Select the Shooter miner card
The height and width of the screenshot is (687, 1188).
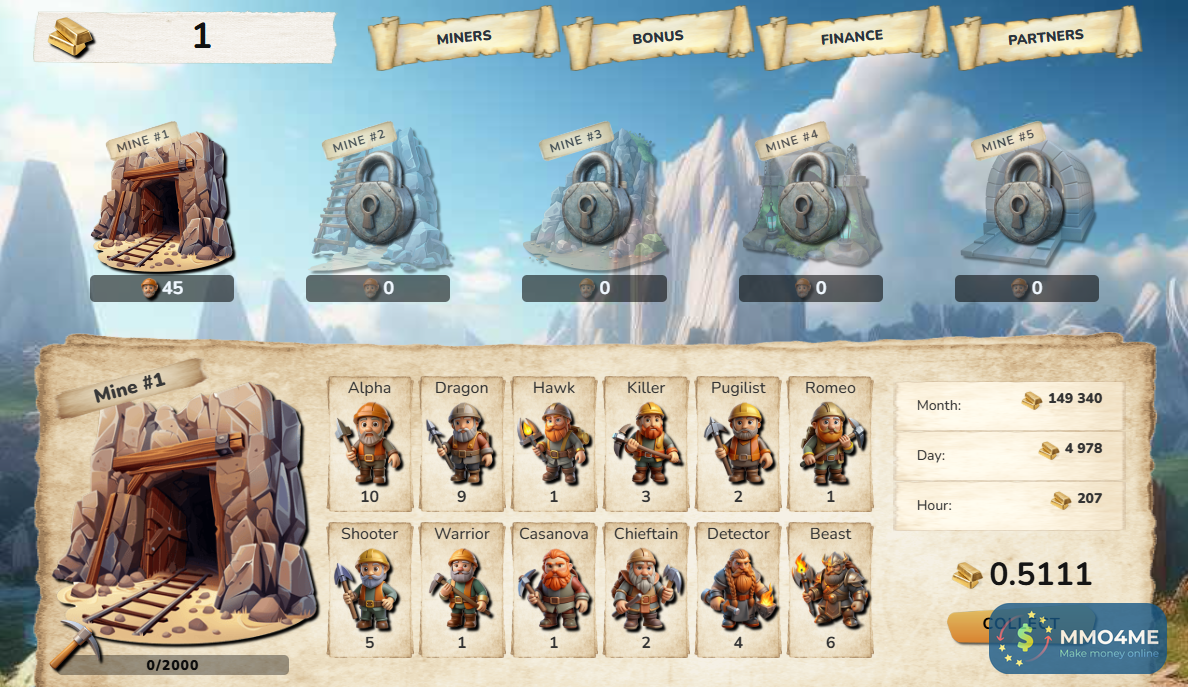tap(370, 590)
